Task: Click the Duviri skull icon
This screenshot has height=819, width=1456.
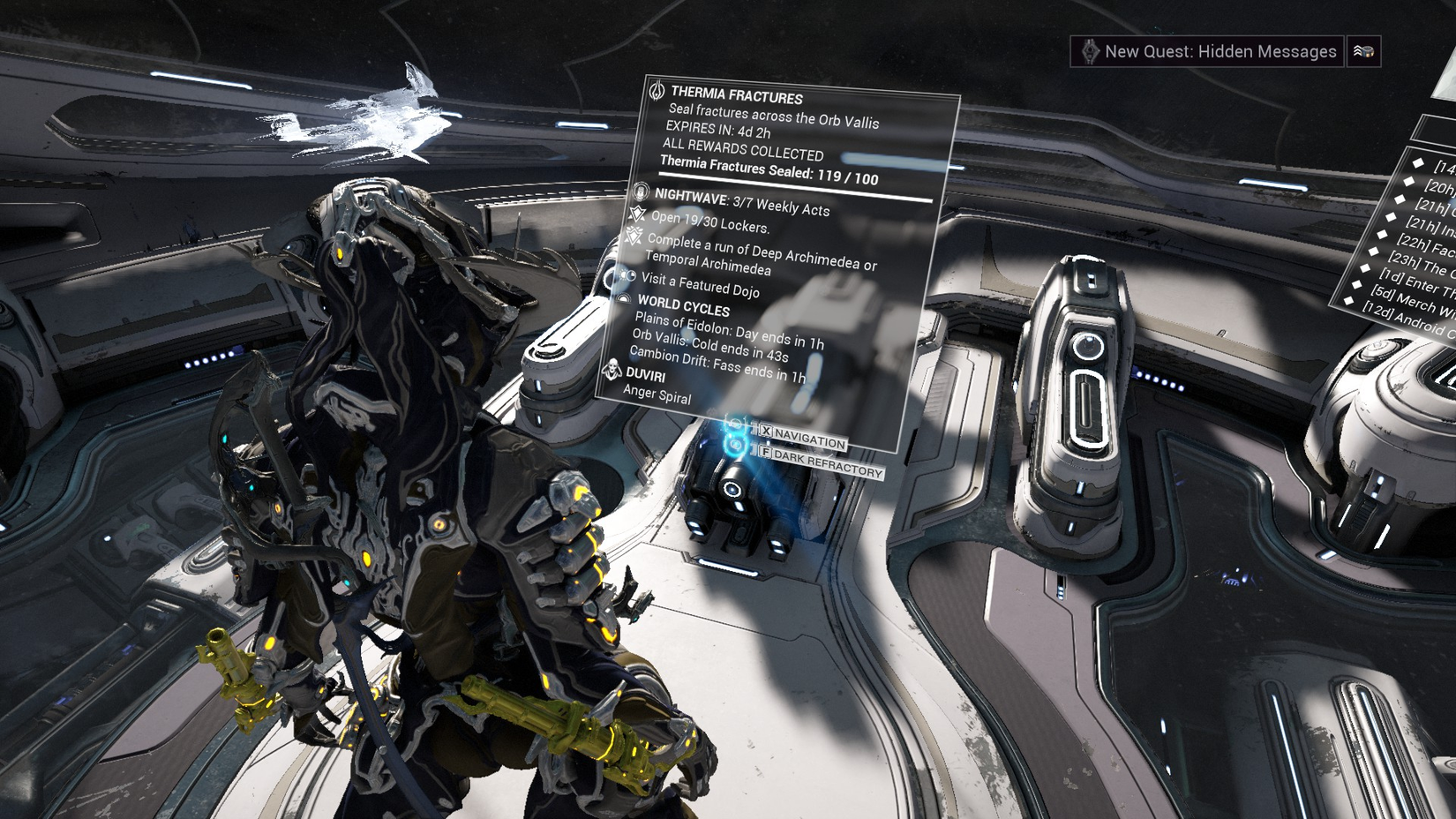Action: click(613, 372)
